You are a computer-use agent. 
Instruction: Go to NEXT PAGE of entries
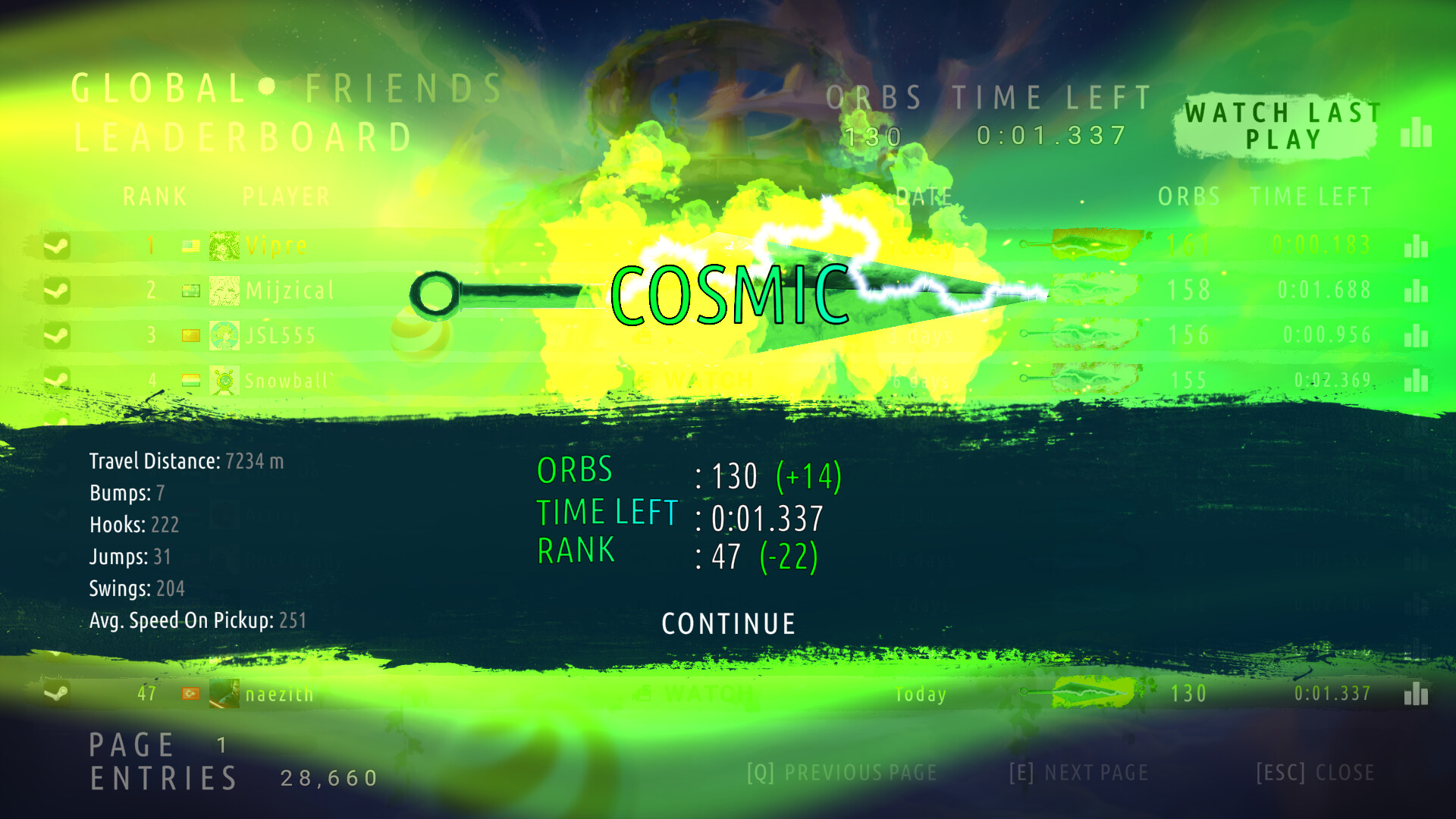pyautogui.click(x=1077, y=772)
